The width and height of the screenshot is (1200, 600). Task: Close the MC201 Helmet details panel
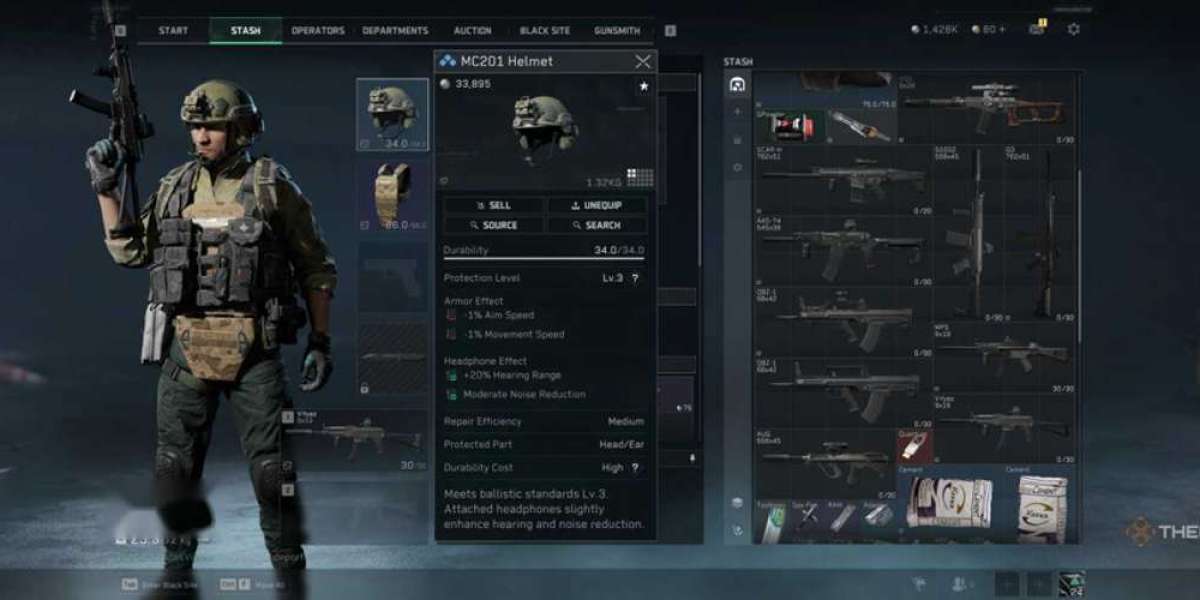point(643,61)
